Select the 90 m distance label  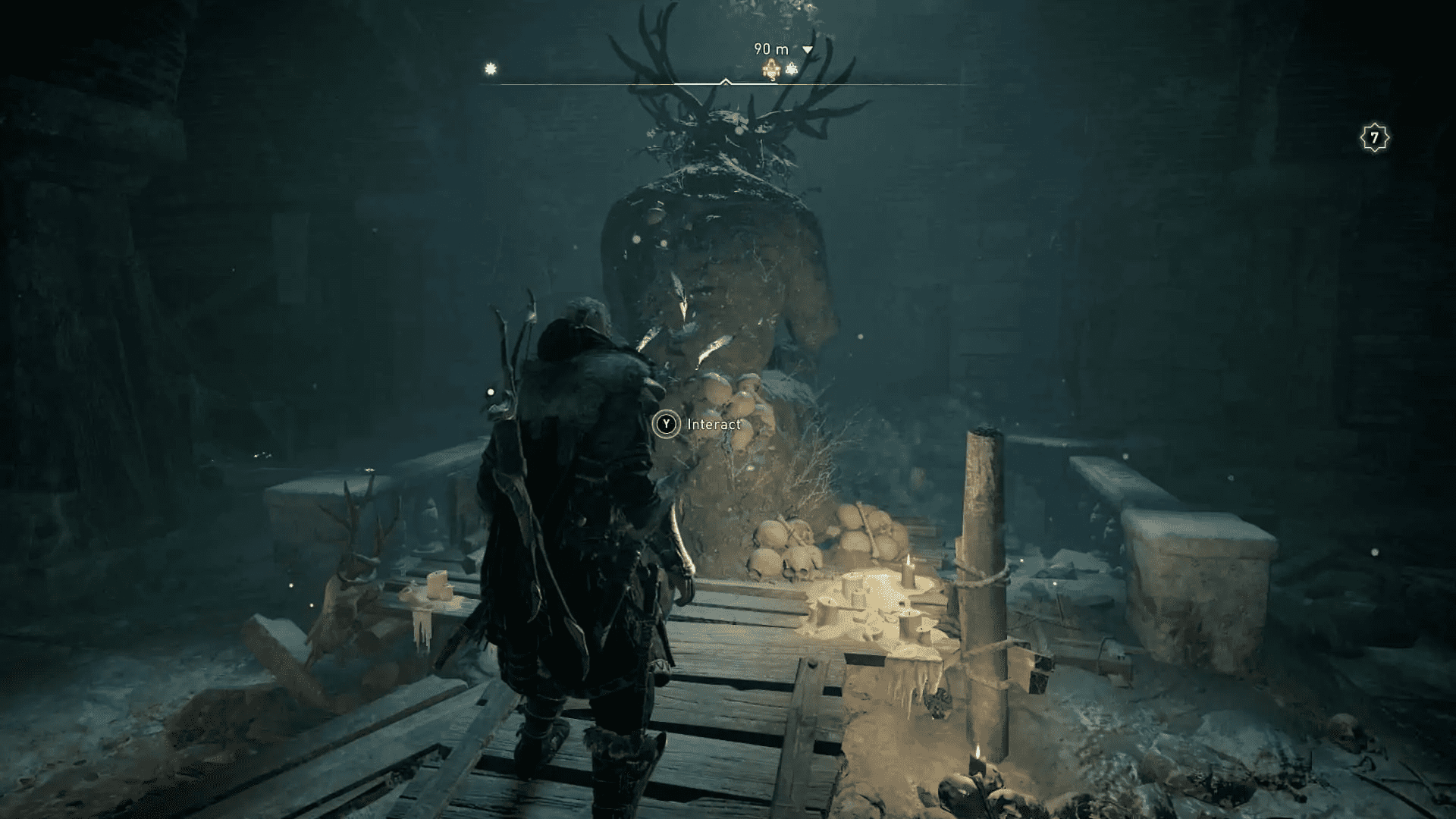coord(770,48)
